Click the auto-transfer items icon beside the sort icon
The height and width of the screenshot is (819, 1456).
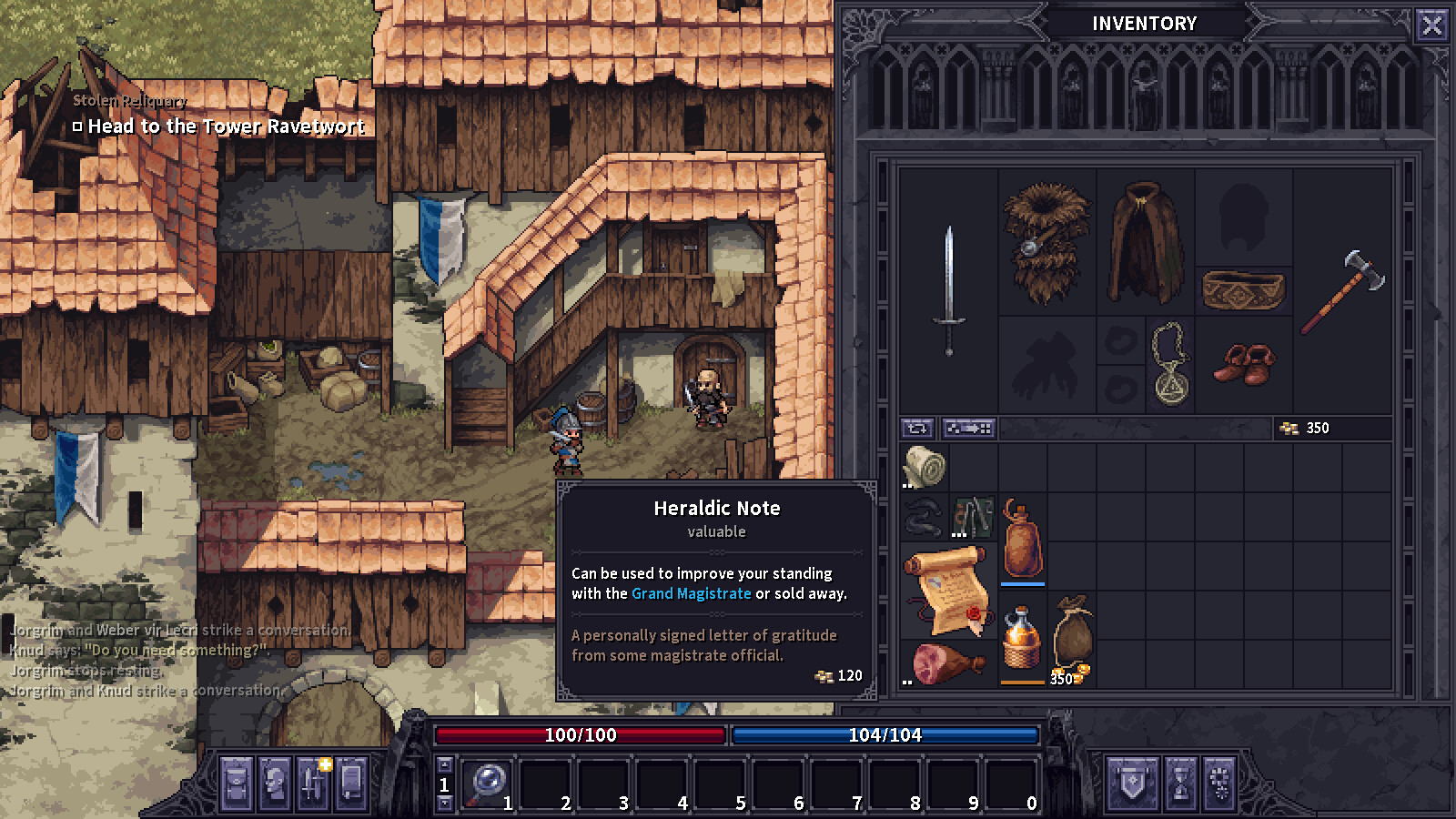point(968,428)
